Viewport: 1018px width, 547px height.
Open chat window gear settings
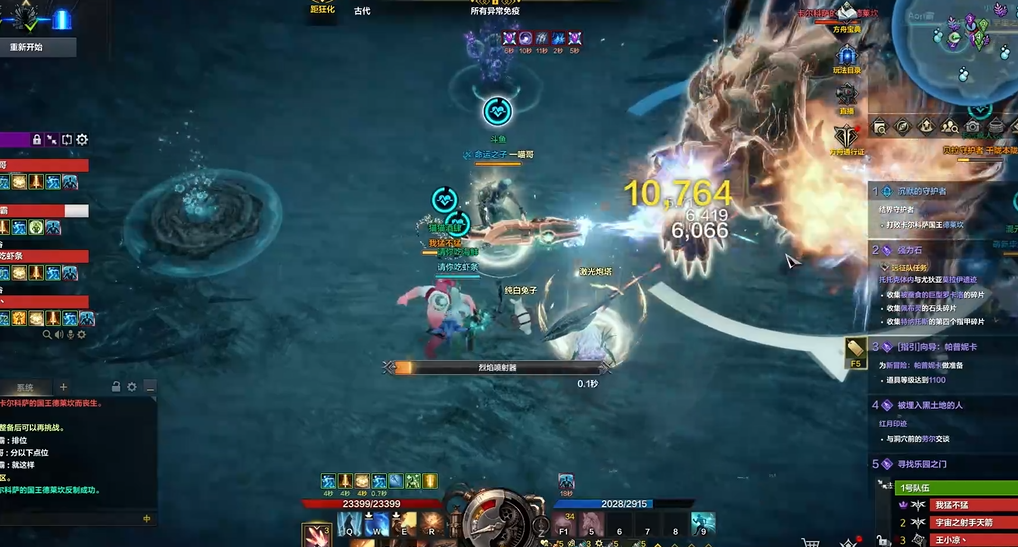tap(132, 387)
